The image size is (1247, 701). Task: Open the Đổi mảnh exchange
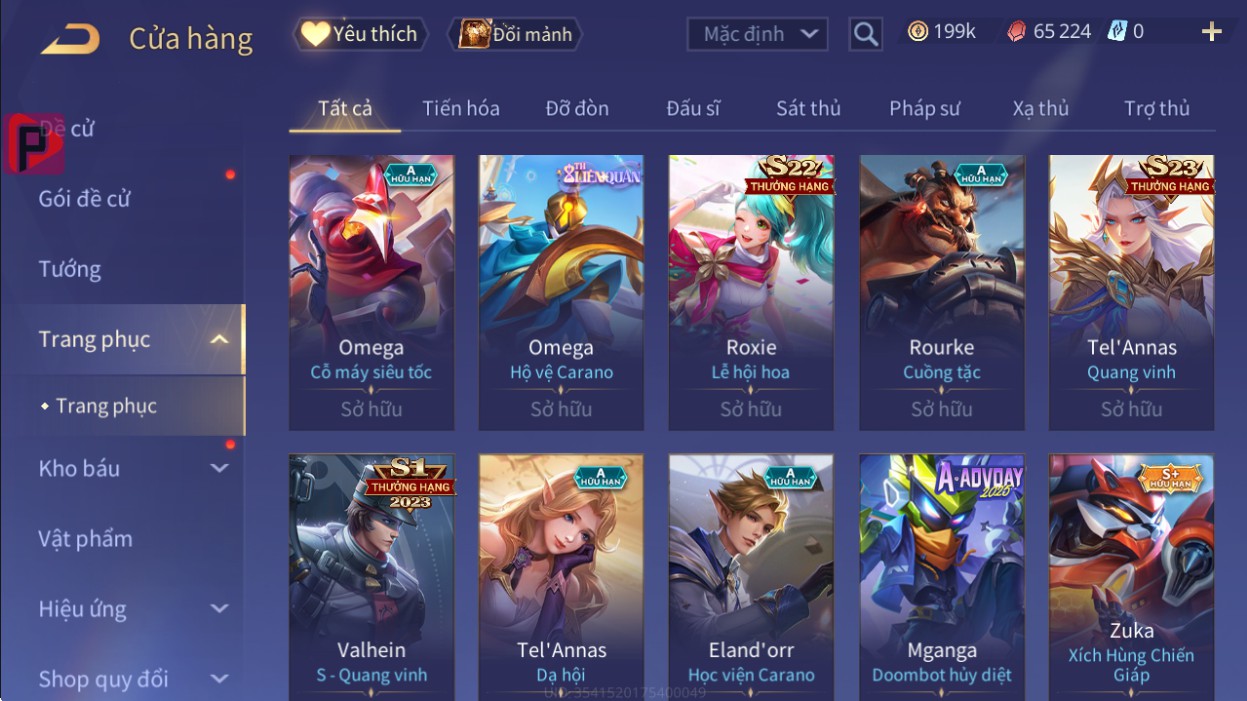[x=515, y=34]
